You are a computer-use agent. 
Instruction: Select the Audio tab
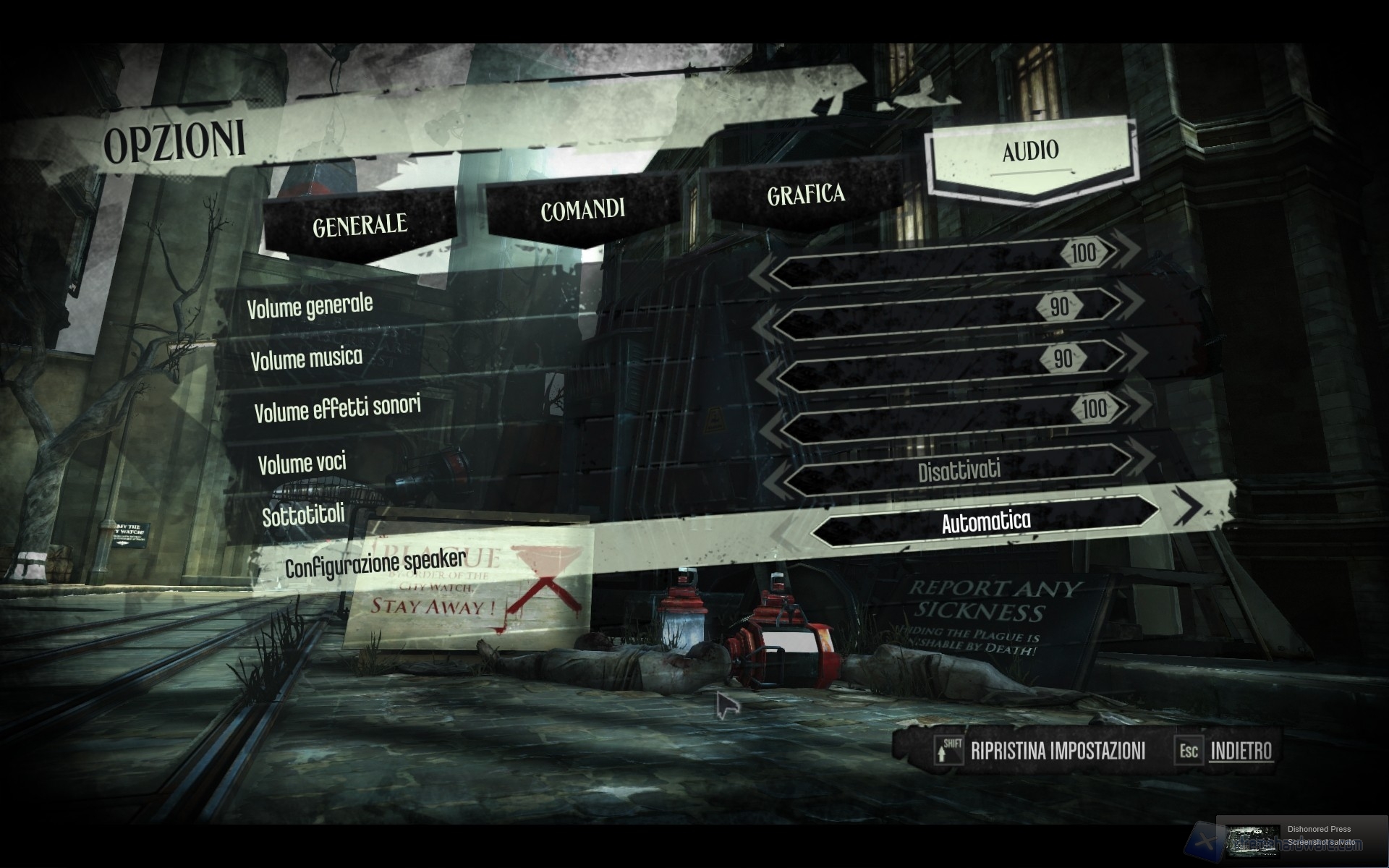[x=1030, y=150]
